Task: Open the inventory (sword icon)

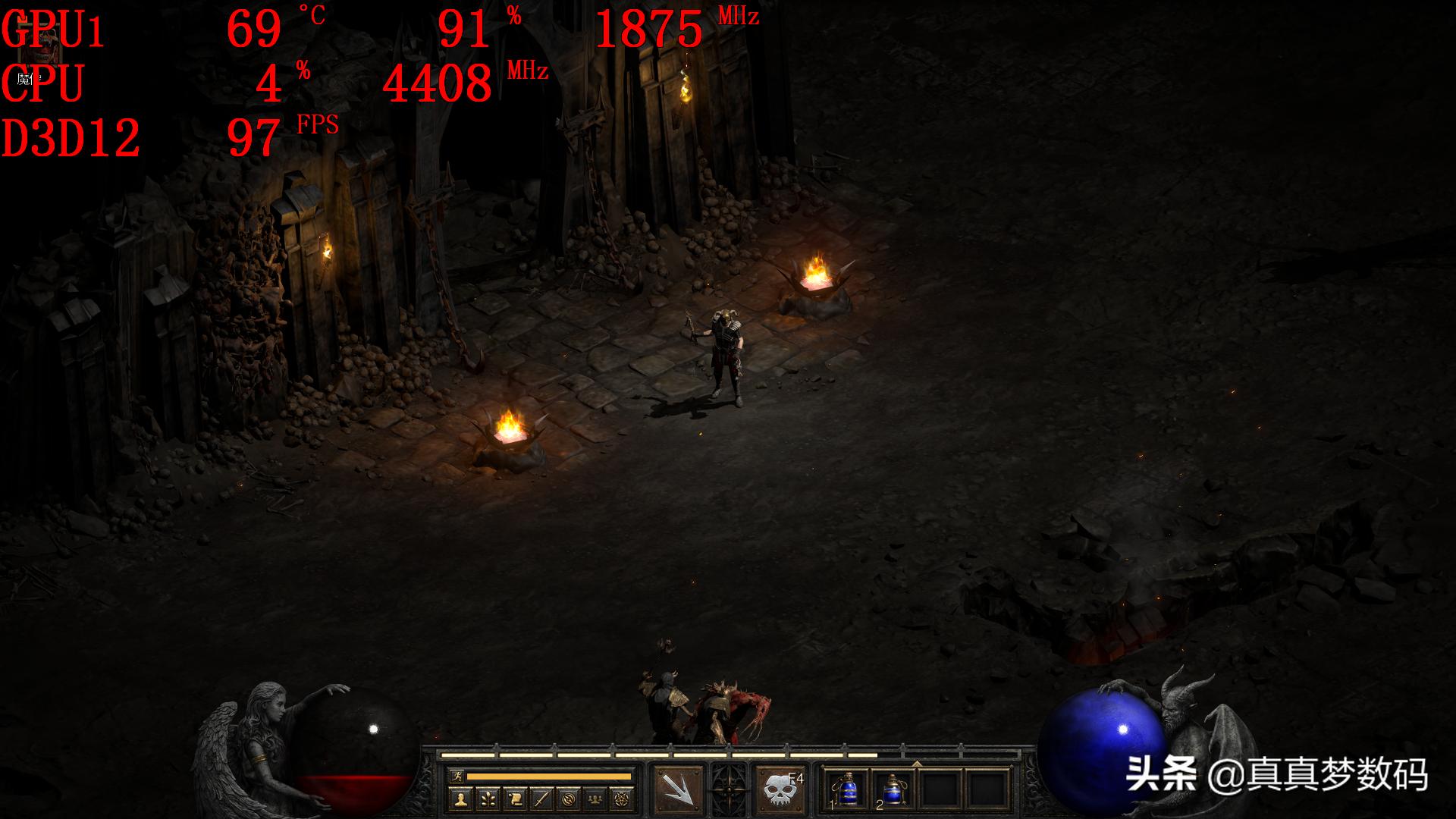Action: pyautogui.click(x=542, y=798)
